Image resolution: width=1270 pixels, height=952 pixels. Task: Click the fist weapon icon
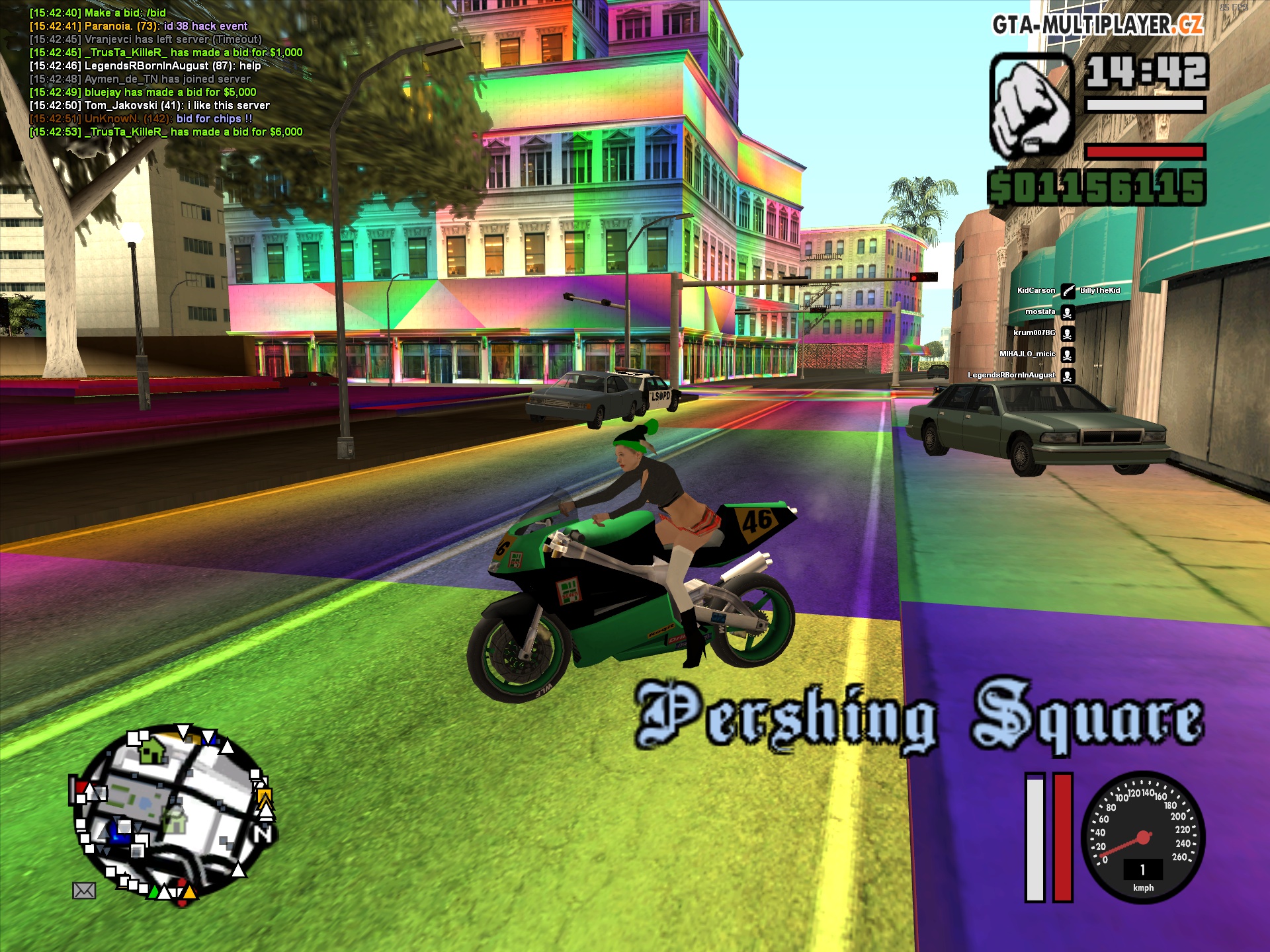point(1031,107)
